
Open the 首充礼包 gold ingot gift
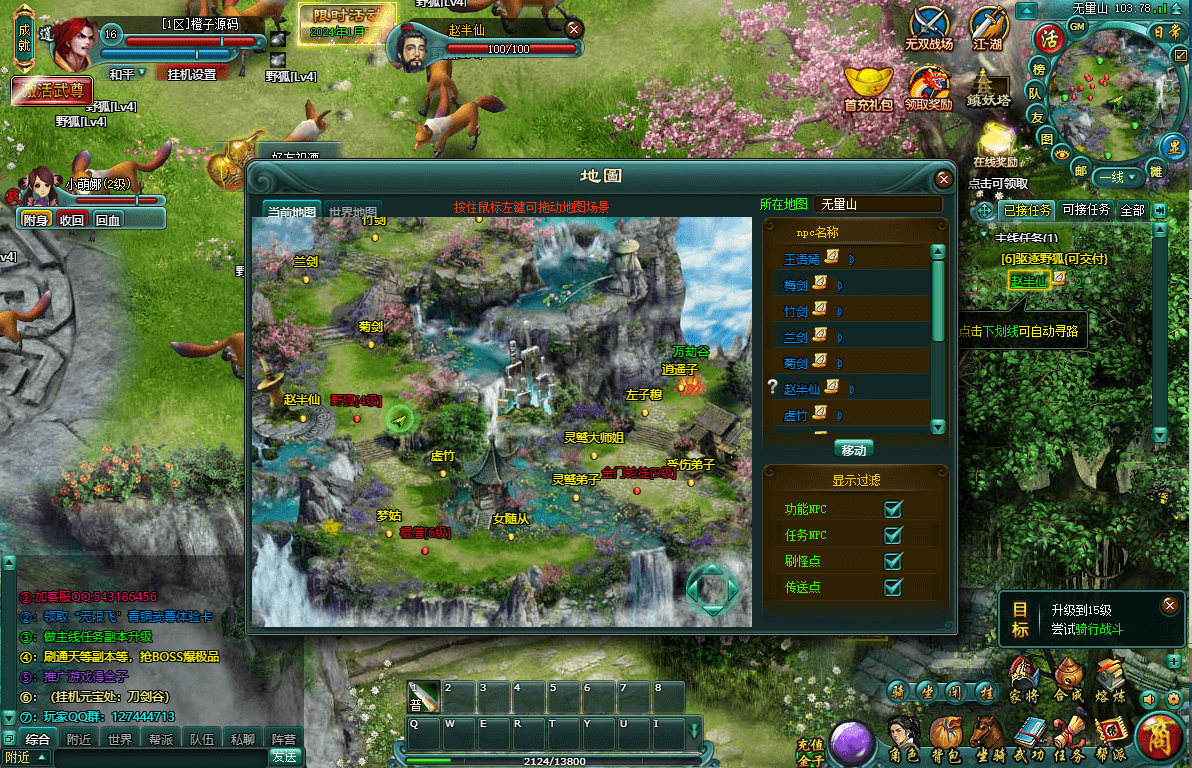(868, 87)
